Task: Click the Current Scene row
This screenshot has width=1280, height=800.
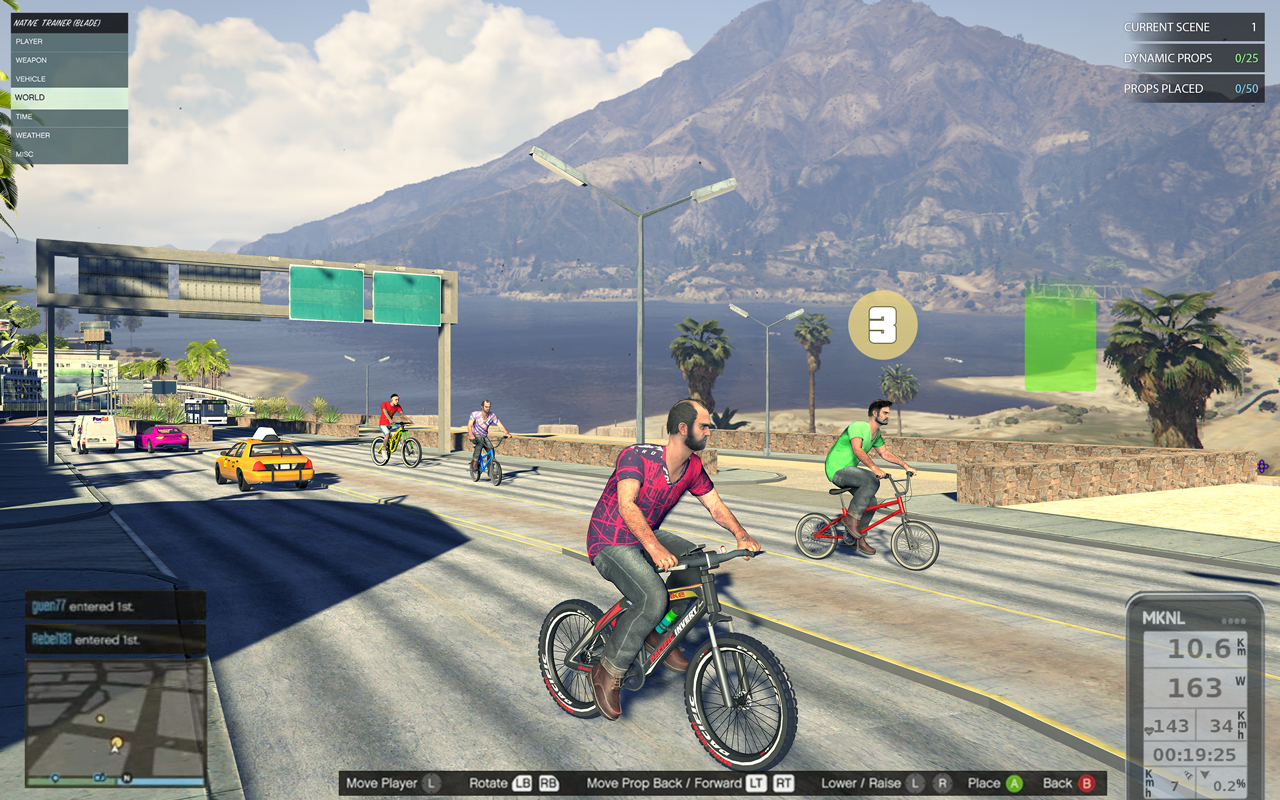Action: click(1191, 27)
